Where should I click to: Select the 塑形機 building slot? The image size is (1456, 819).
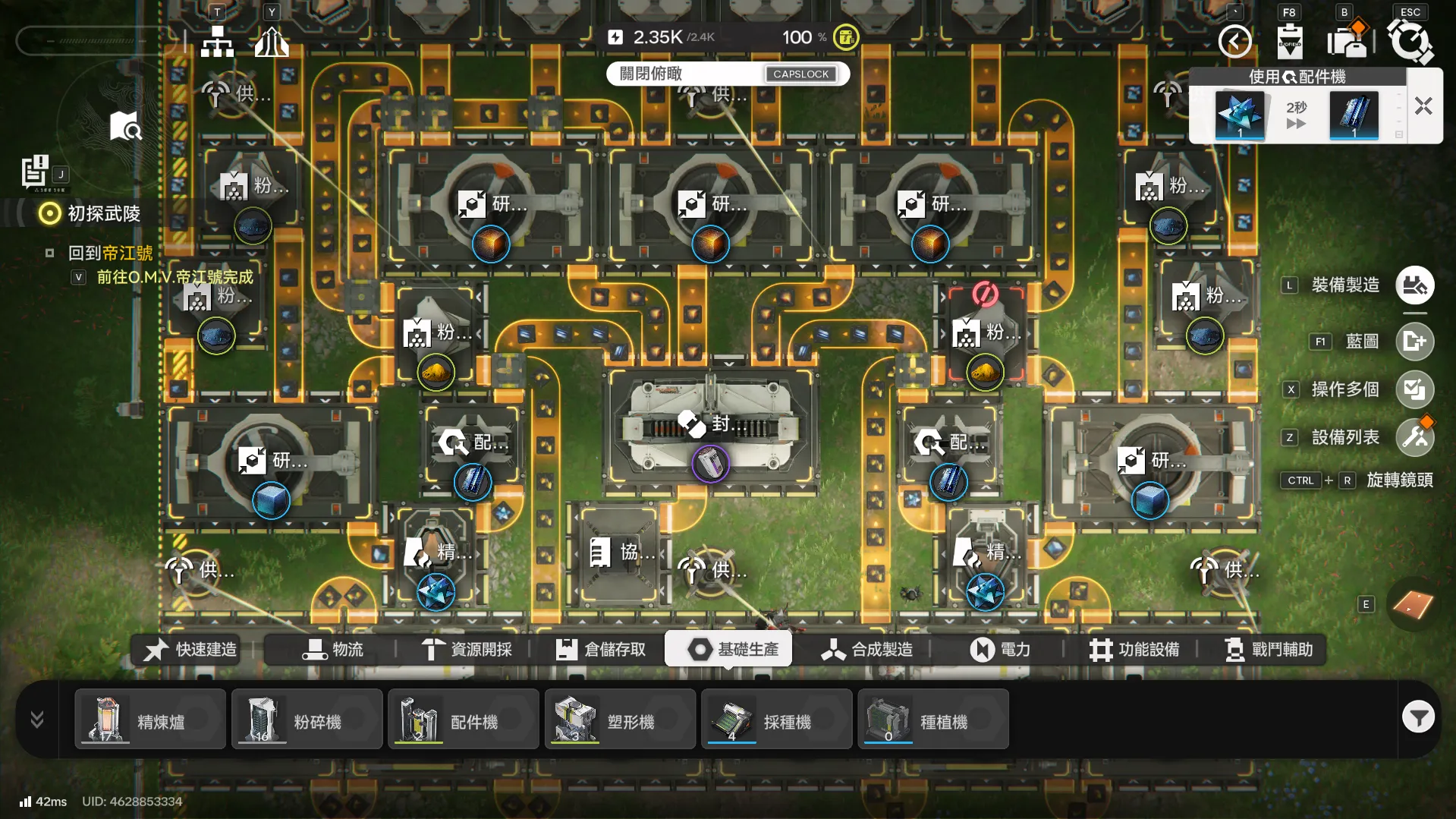click(620, 720)
